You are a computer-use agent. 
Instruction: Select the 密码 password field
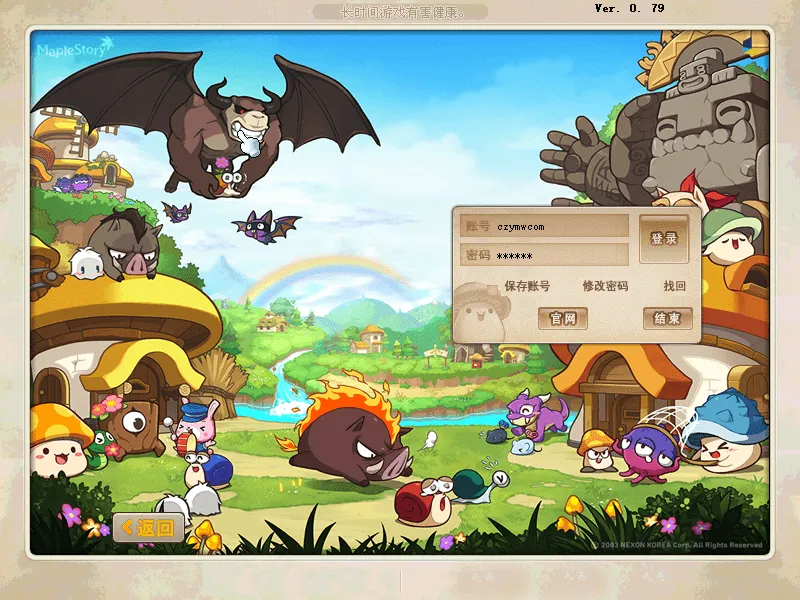click(x=560, y=256)
